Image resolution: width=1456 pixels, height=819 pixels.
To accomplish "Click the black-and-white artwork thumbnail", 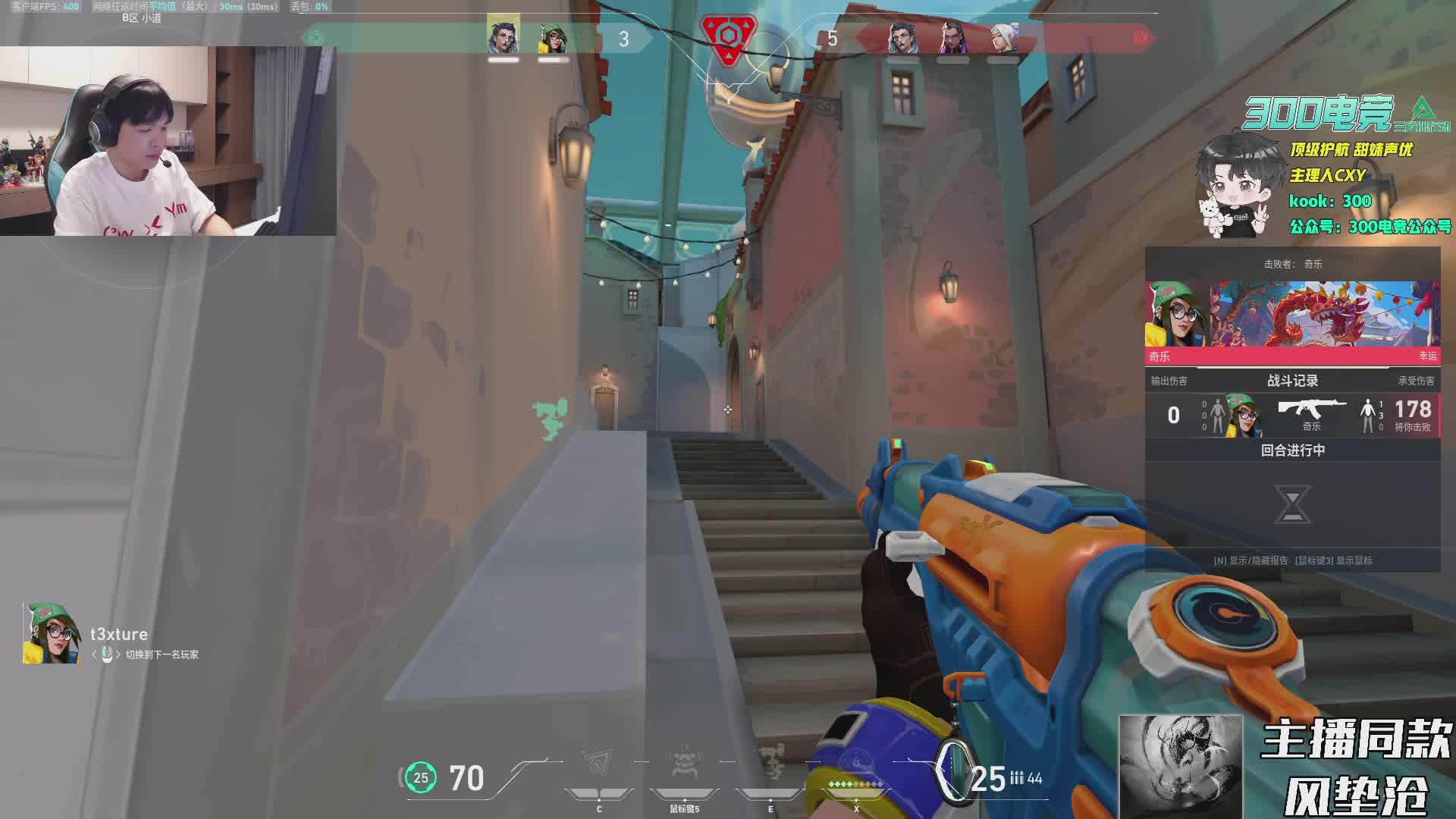I will [x=1181, y=767].
